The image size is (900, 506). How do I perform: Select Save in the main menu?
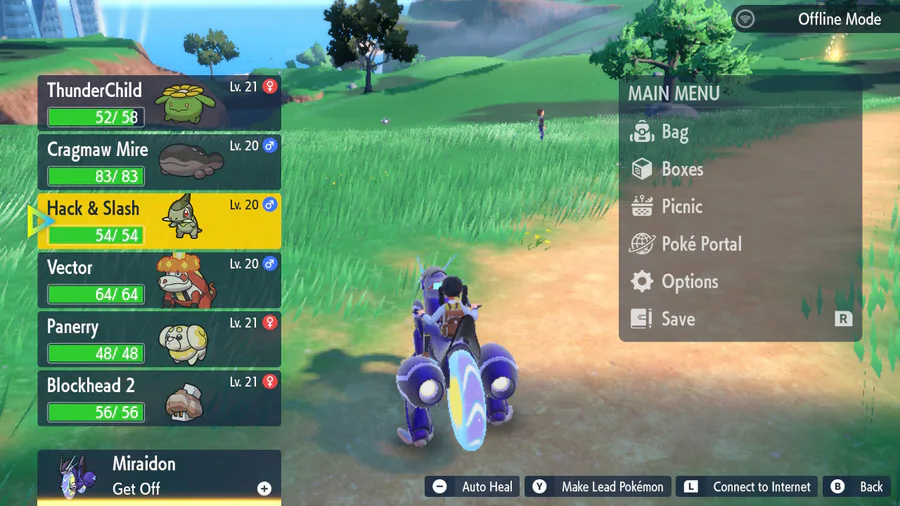tap(677, 319)
